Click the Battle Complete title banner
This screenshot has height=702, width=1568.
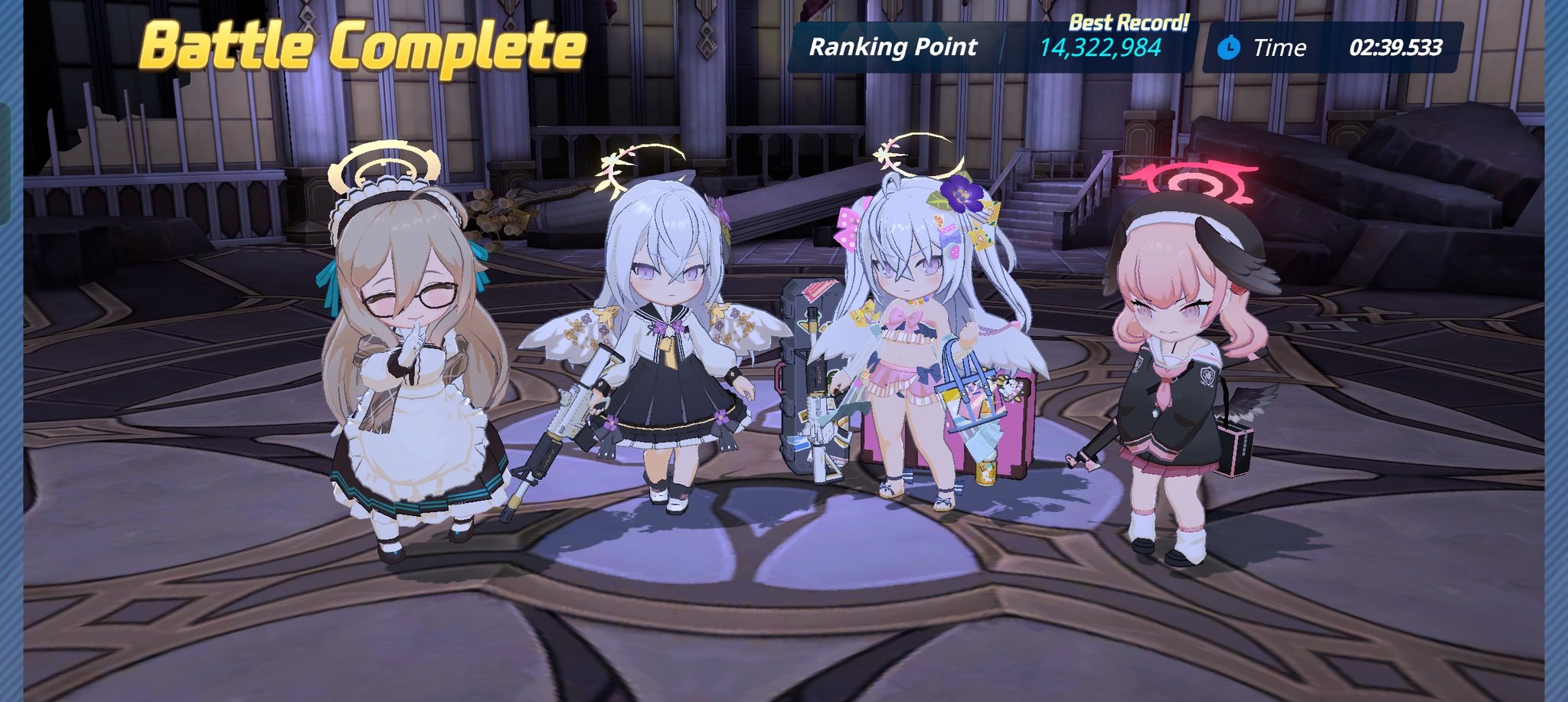pos(360,46)
